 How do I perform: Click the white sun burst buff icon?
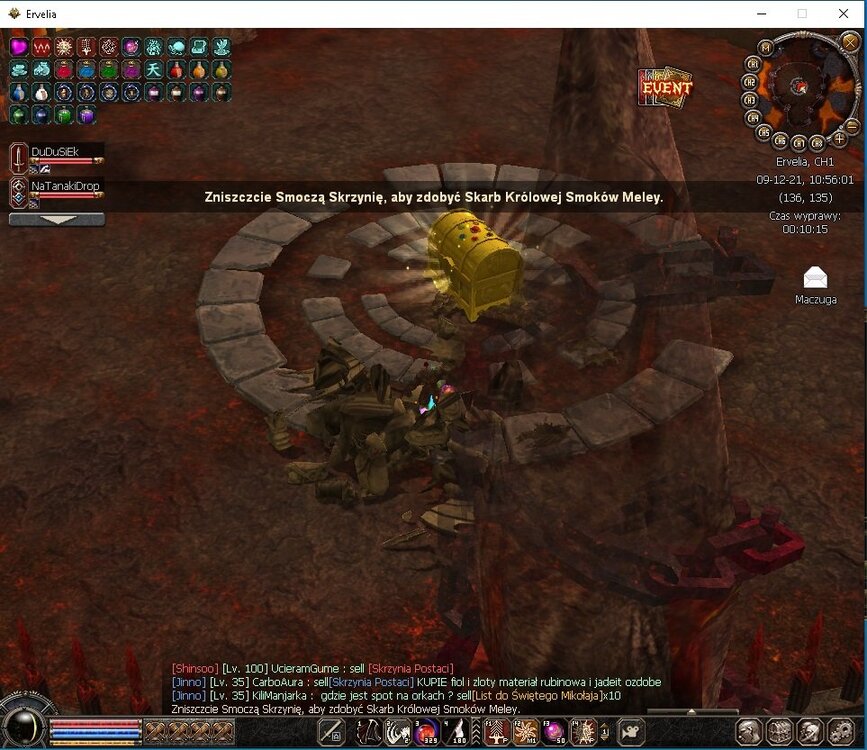pyautogui.click(x=64, y=47)
